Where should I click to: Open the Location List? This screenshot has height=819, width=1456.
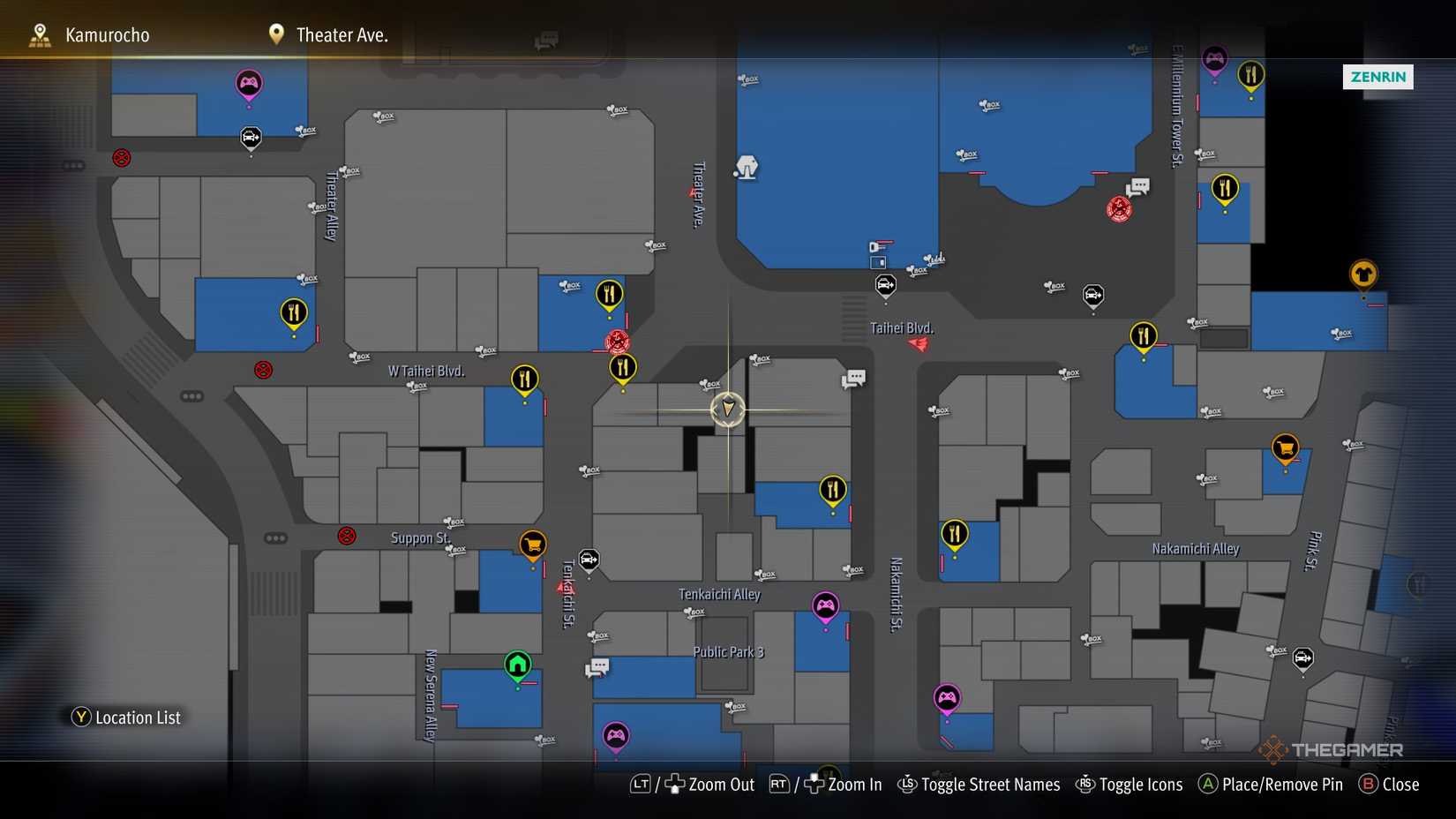tap(126, 718)
